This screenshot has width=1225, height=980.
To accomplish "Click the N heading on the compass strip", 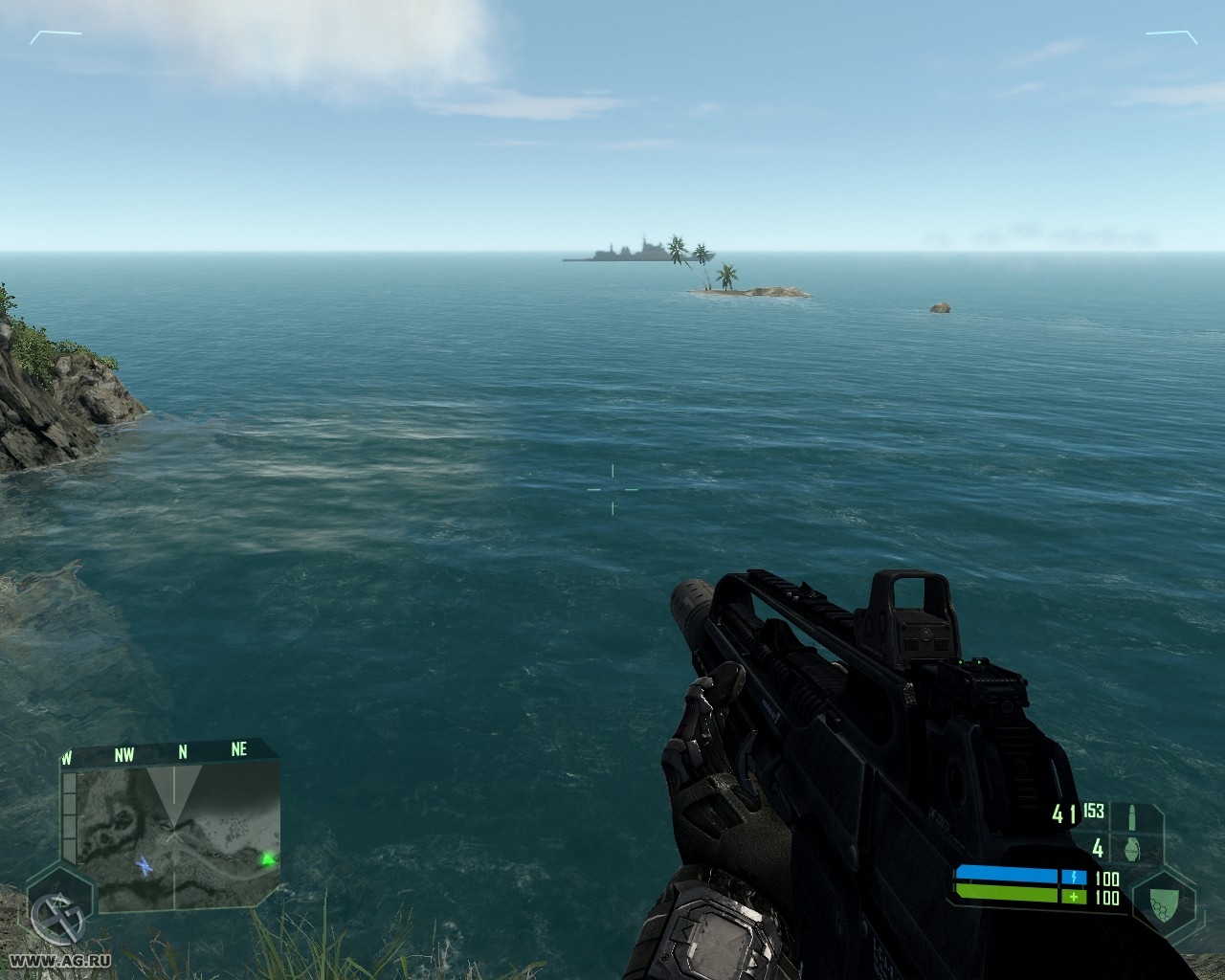I will point(182,753).
